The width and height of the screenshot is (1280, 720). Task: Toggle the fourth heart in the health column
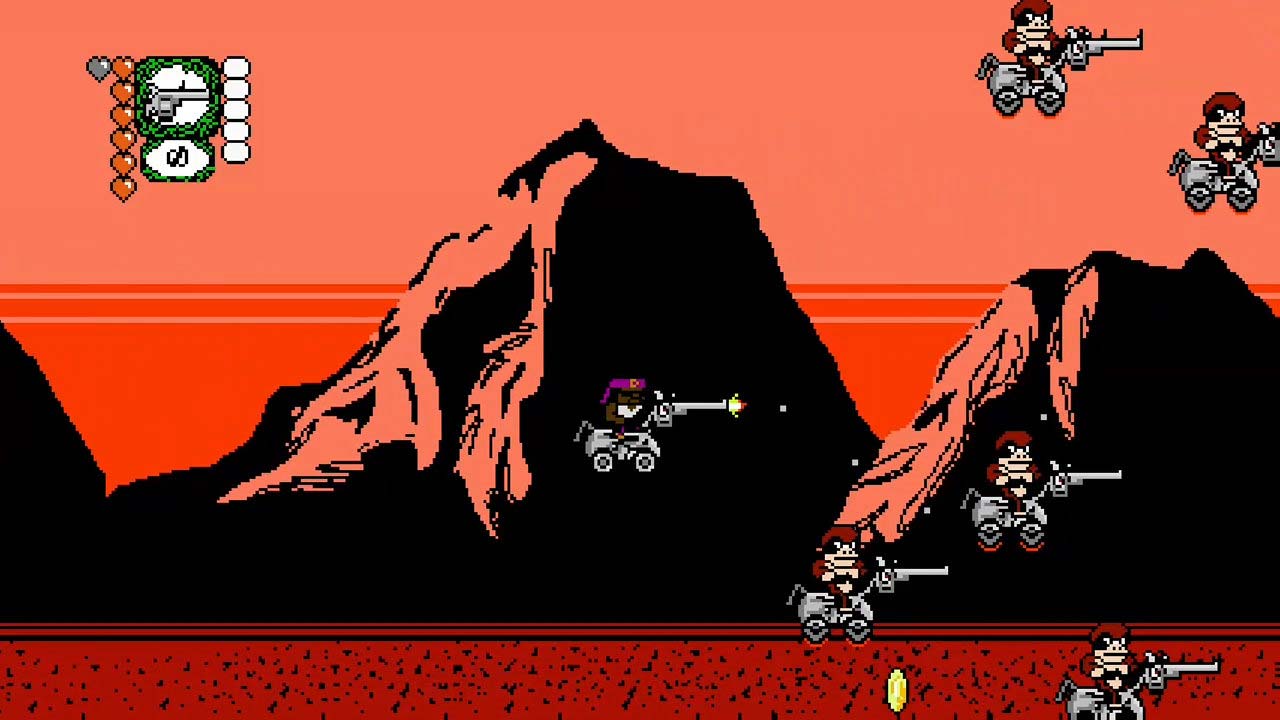click(122, 137)
